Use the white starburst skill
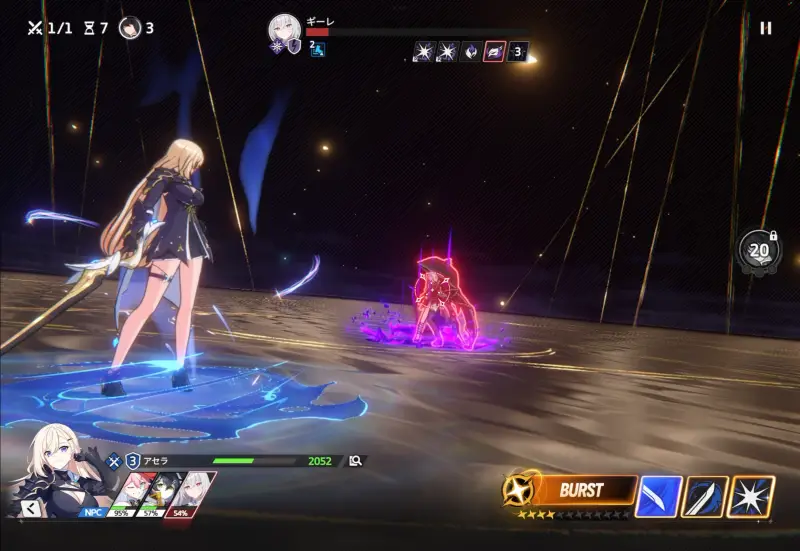Viewport: 800px width, 551px height. pyautogui.click(x=750, y=497)
